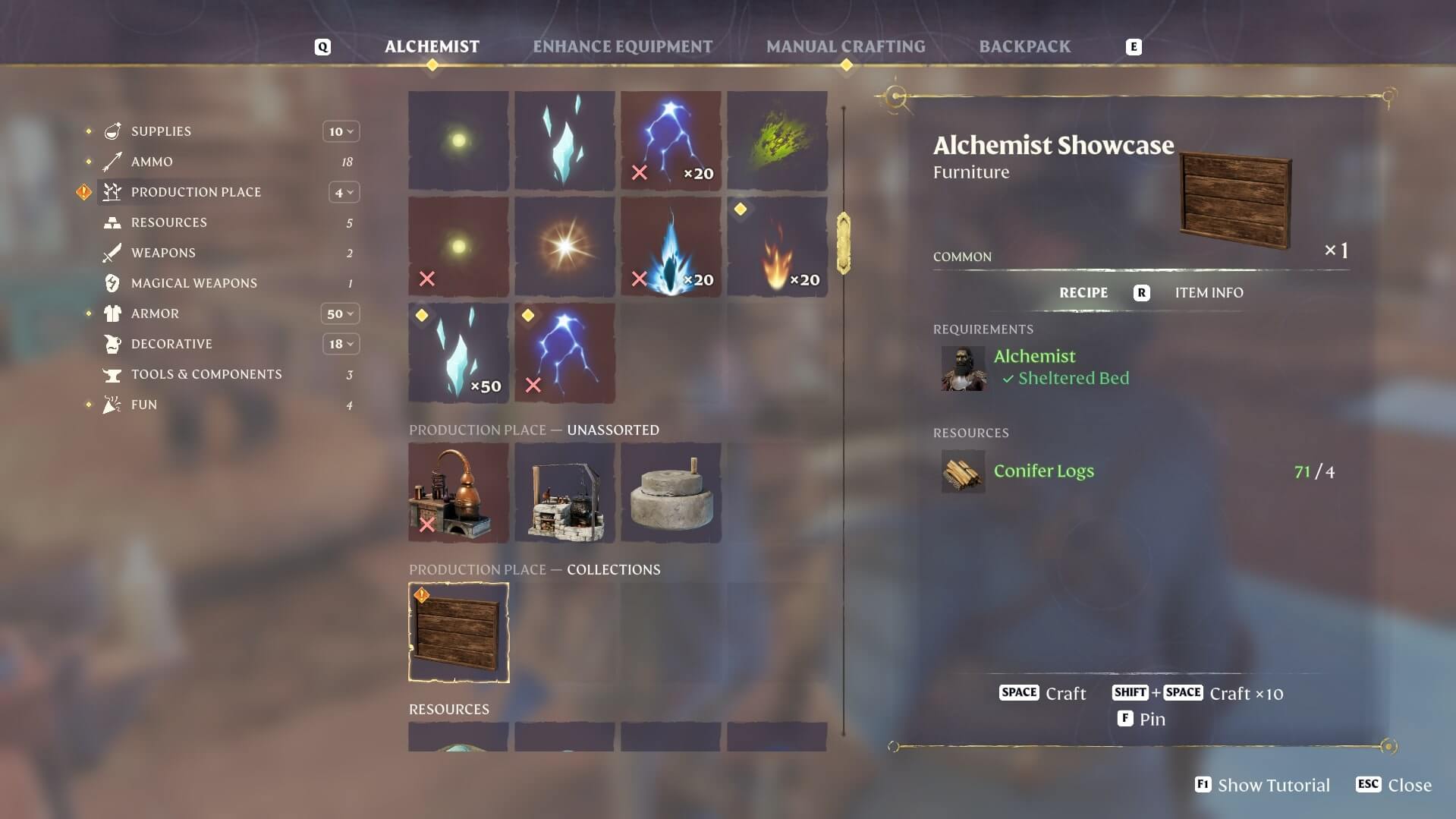Switch to the Enhance Equipment tab

coord(622,46)
